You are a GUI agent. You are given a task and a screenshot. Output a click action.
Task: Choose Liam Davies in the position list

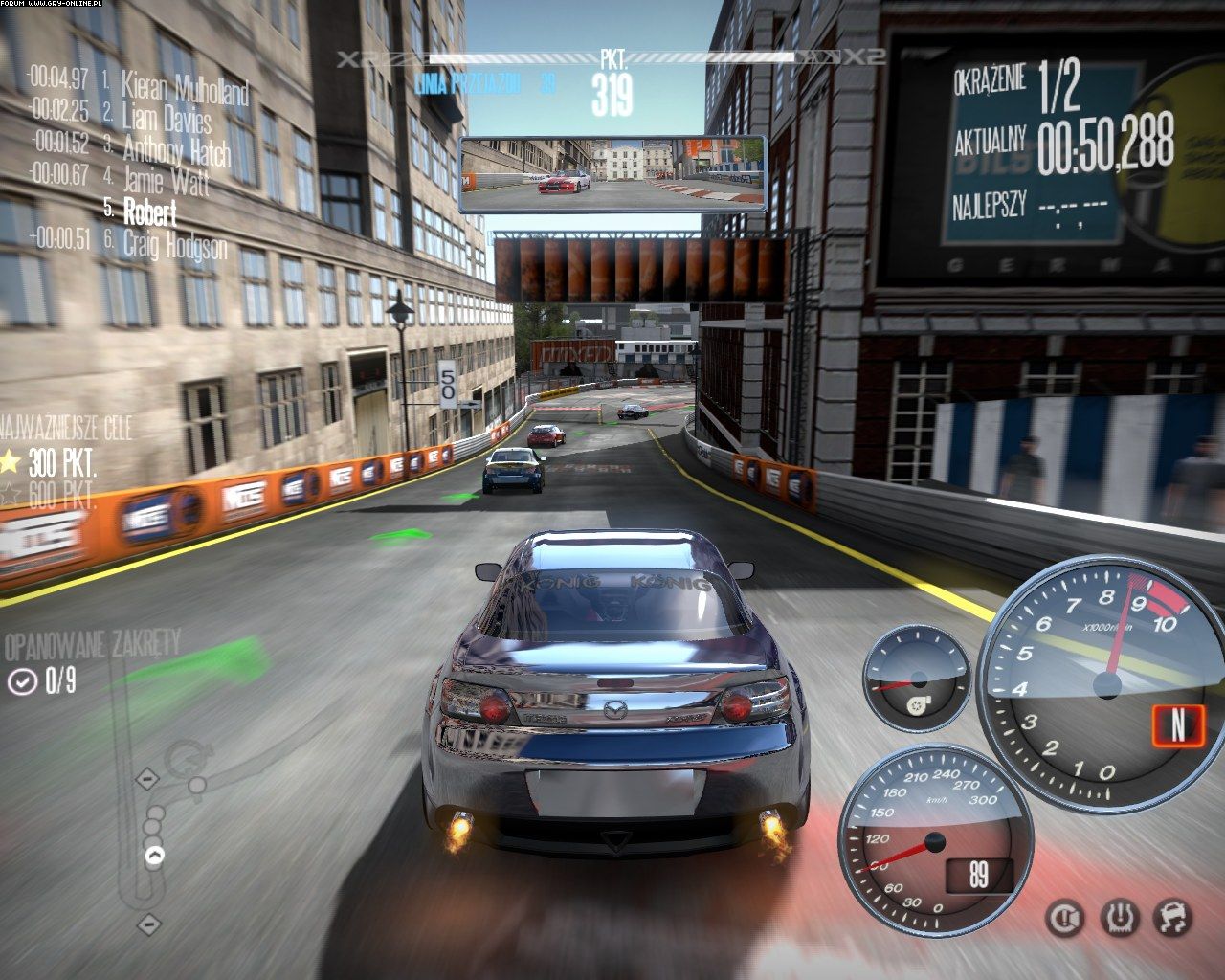(x=167, y=119)
